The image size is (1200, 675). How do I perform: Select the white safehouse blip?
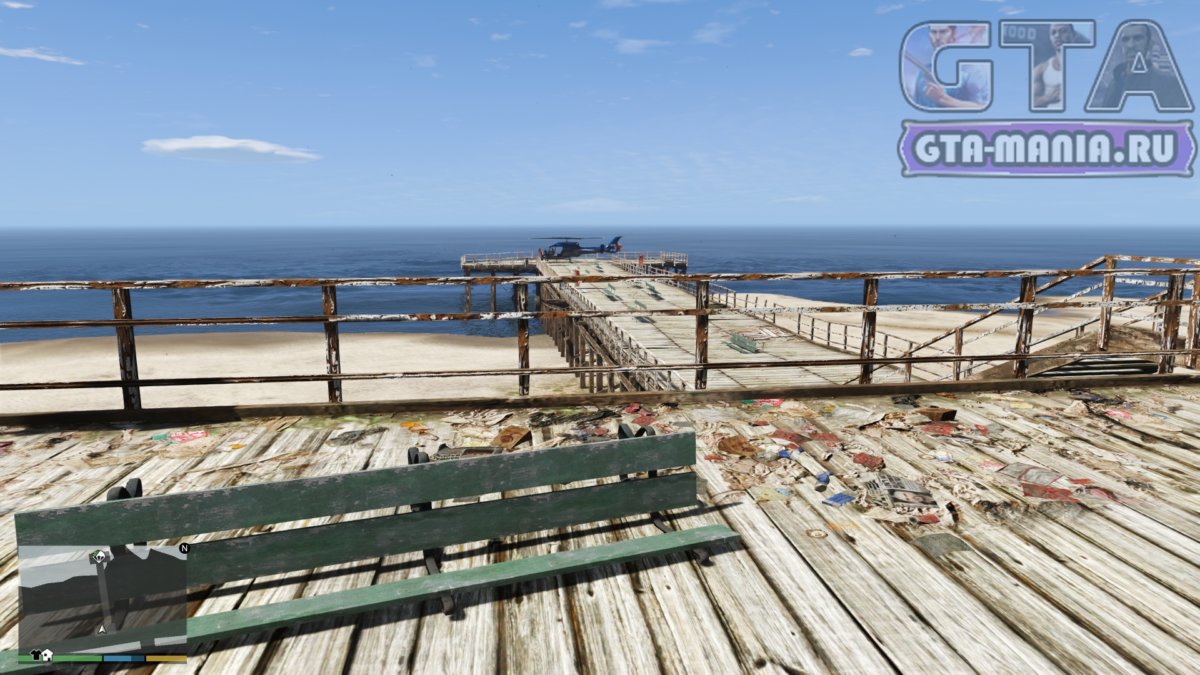click(46, 655)
